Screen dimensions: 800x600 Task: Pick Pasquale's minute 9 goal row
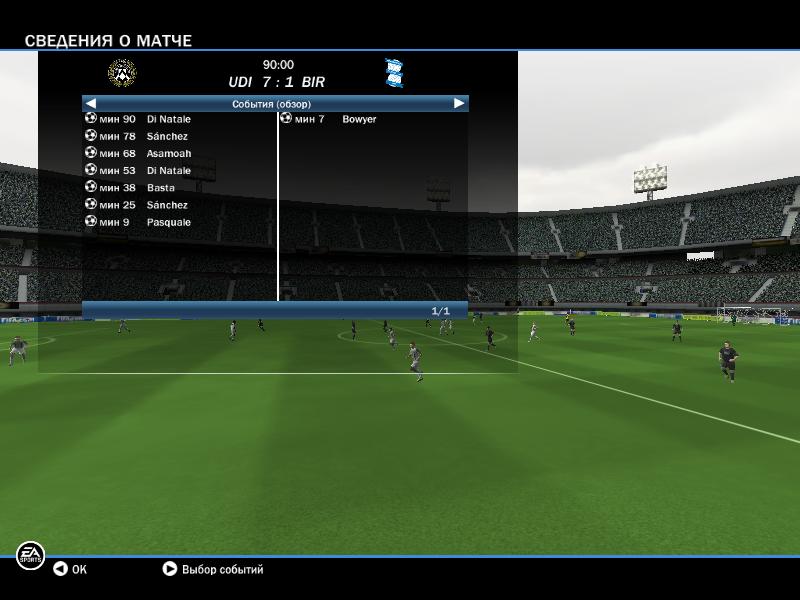pos(167,222)
